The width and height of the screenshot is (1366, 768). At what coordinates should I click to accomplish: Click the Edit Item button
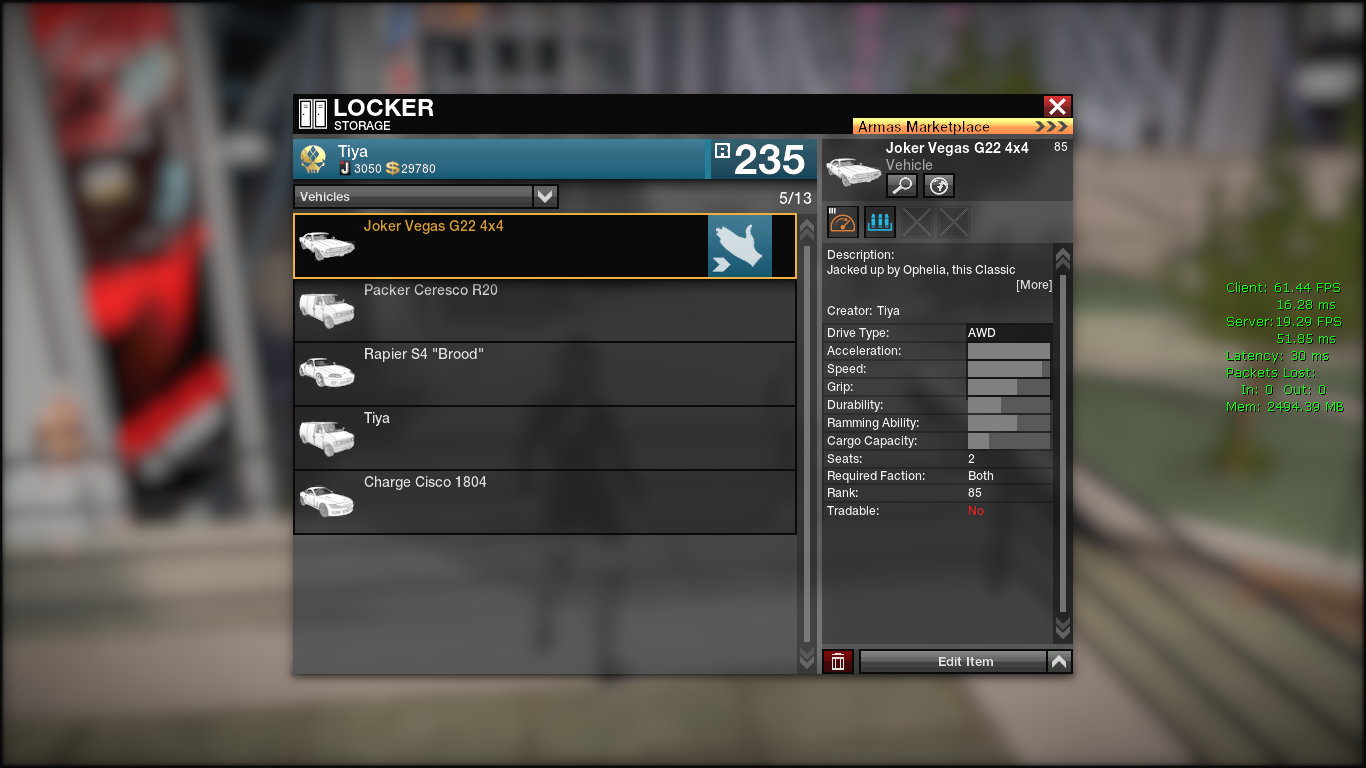(953, 661)
